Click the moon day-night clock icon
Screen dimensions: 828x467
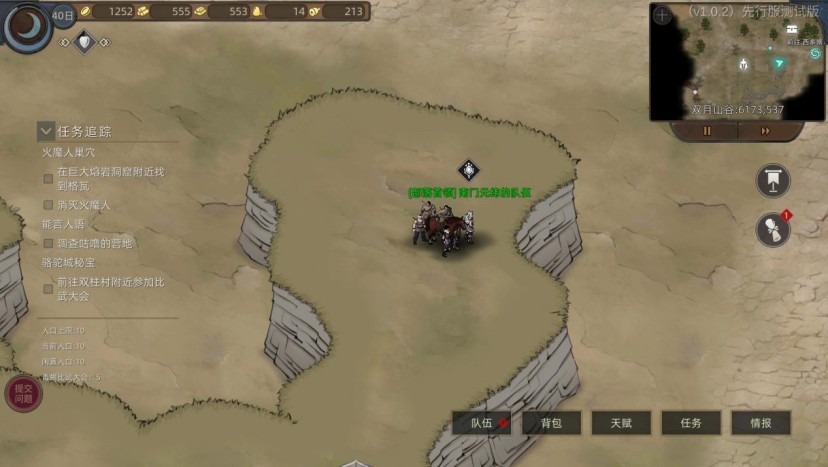click(27, 24)
